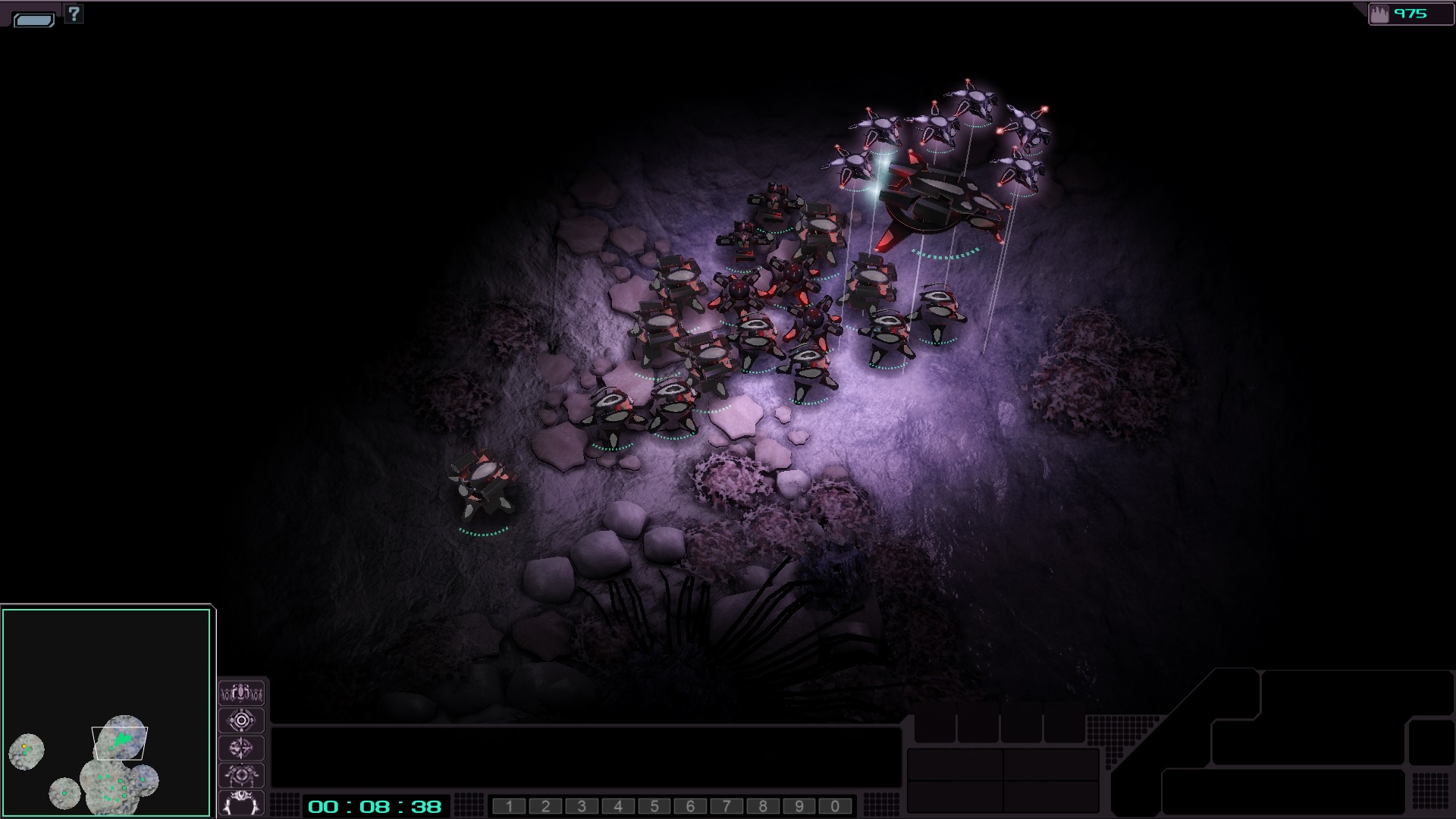
Task: Select control group 1
Action: tap(509, 806)
